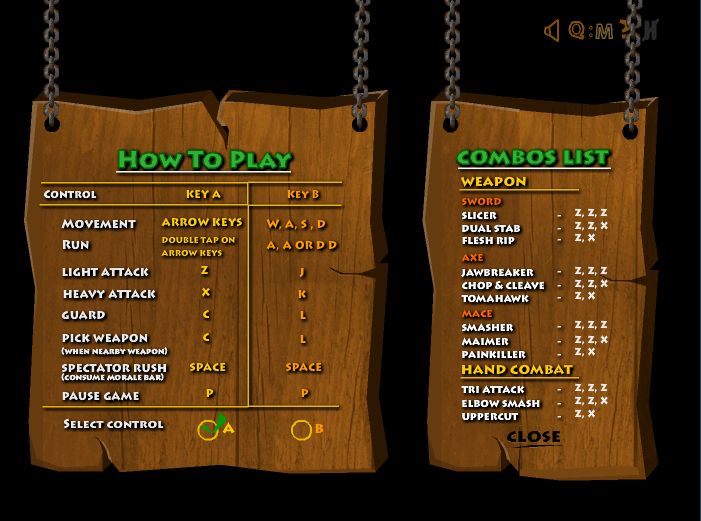Close the combos list board
This screenshot has width=701, height=521.
[533, 437]
